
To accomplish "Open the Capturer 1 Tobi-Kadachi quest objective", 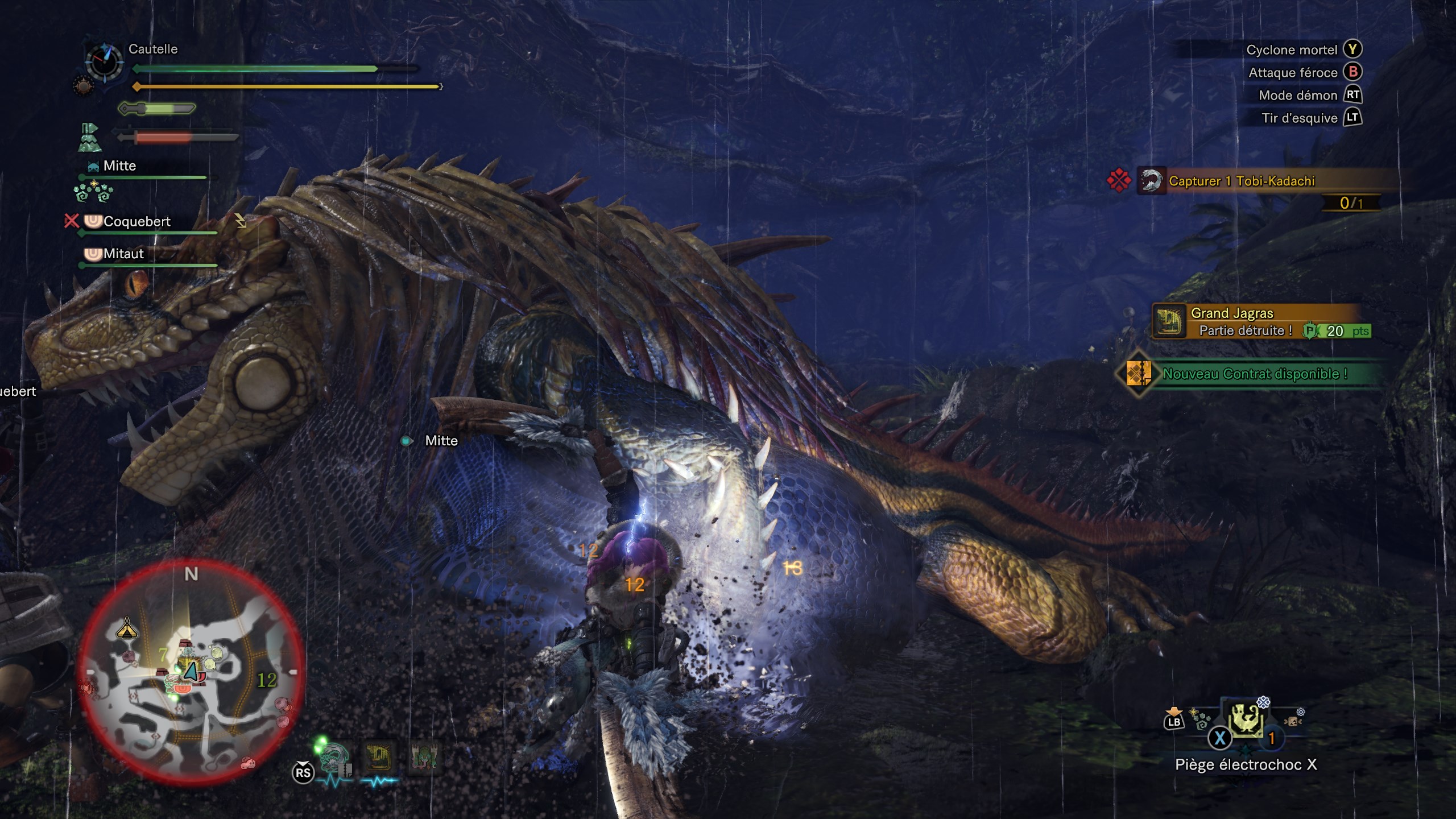I will pyautogui.click(x=1241, y=181).
